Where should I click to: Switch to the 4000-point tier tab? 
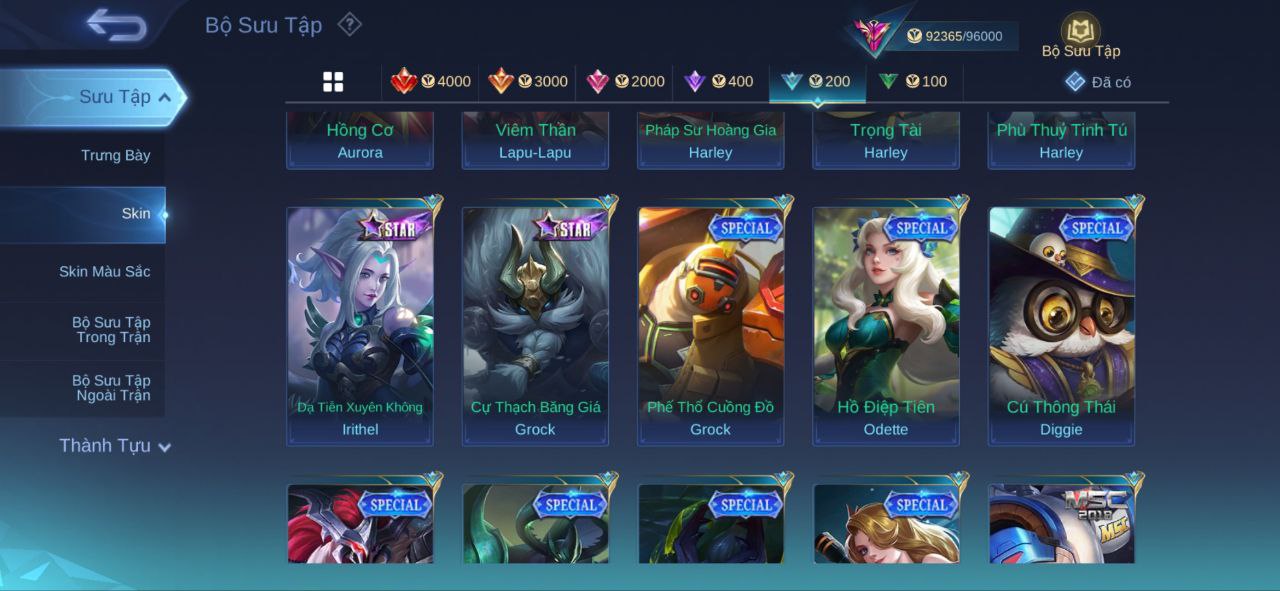(x=431, y=82)
